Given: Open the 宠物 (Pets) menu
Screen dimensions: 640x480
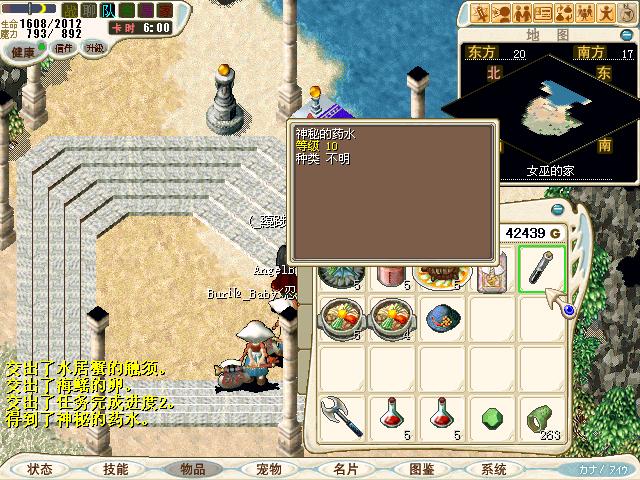Looking at the screenshot, I should [x=268, y=469].
